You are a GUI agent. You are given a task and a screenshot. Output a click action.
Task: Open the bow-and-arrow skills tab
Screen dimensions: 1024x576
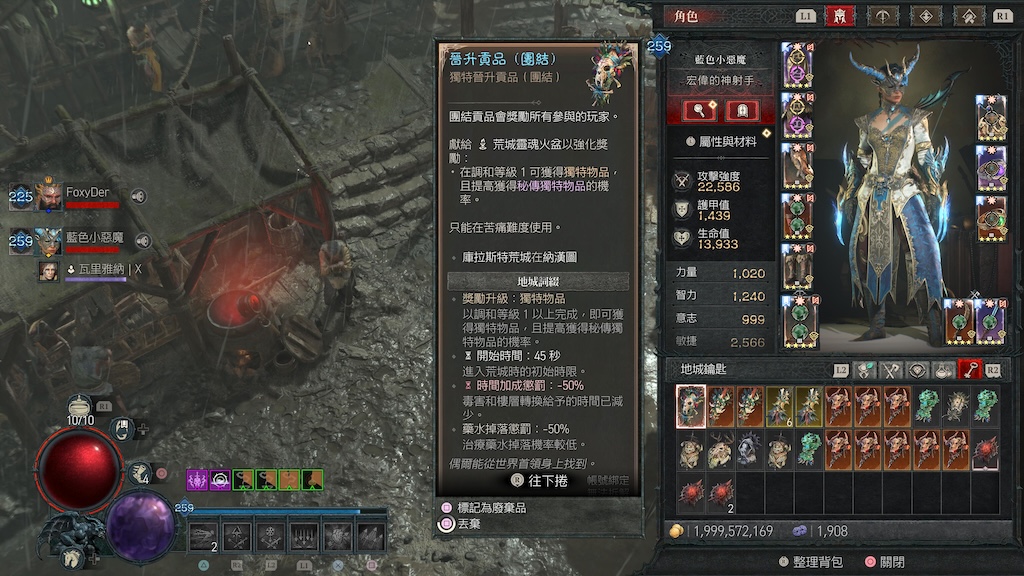click(883, 16)
